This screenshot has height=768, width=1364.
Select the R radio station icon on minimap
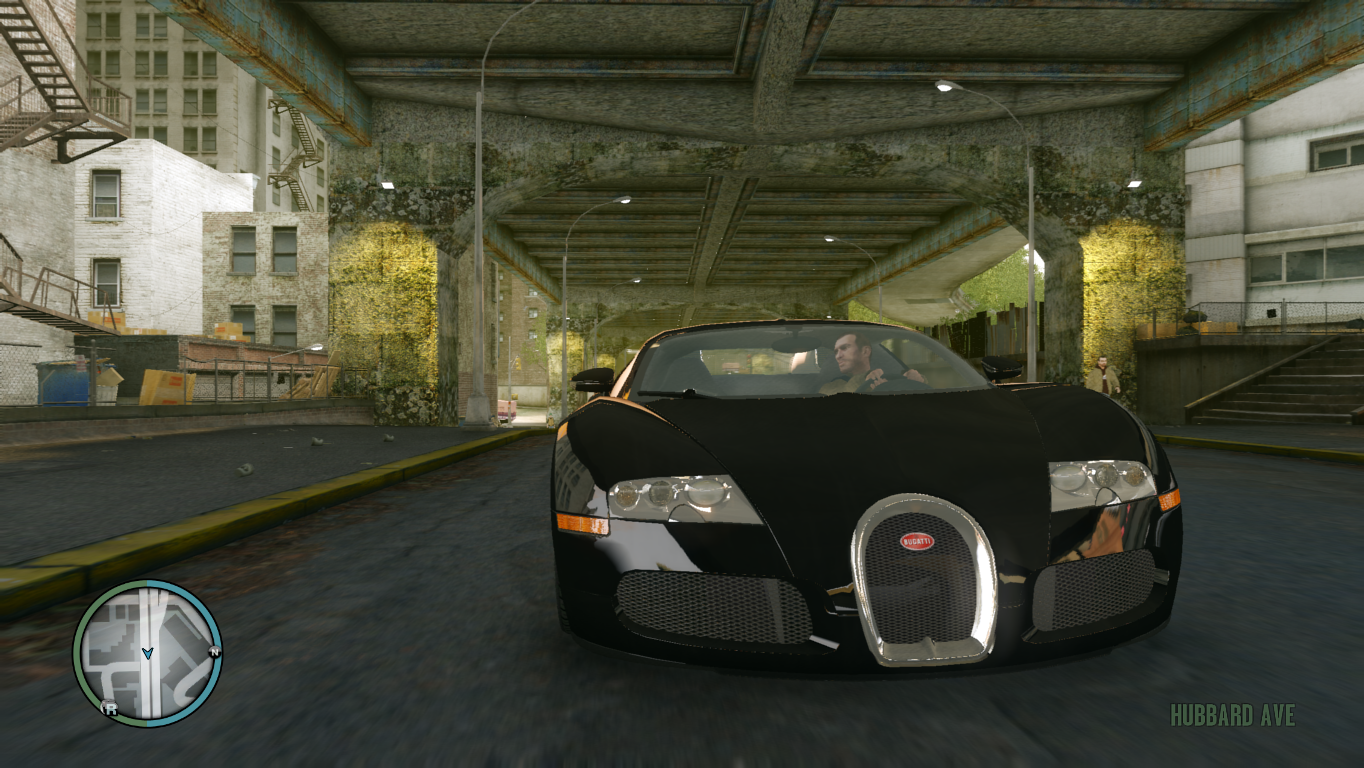(x=110, y=708)
